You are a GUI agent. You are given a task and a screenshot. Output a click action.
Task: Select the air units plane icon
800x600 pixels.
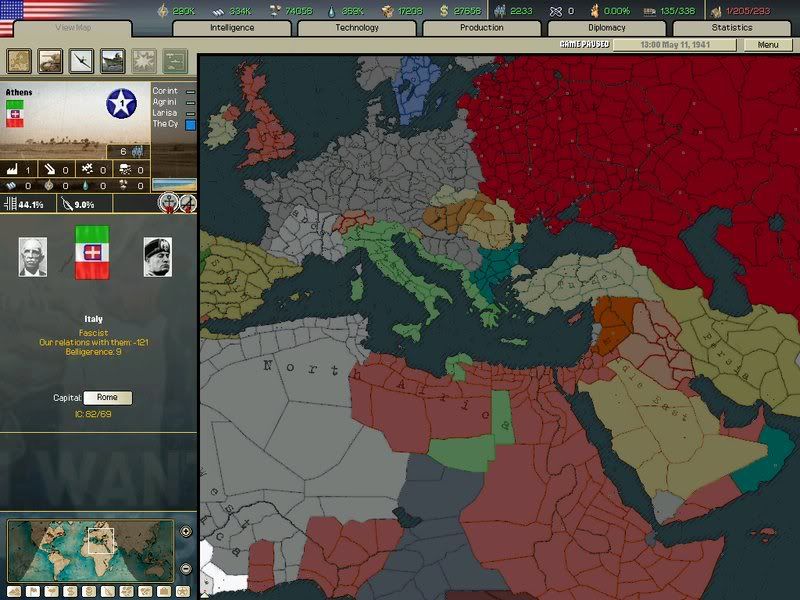coord(81,62)
